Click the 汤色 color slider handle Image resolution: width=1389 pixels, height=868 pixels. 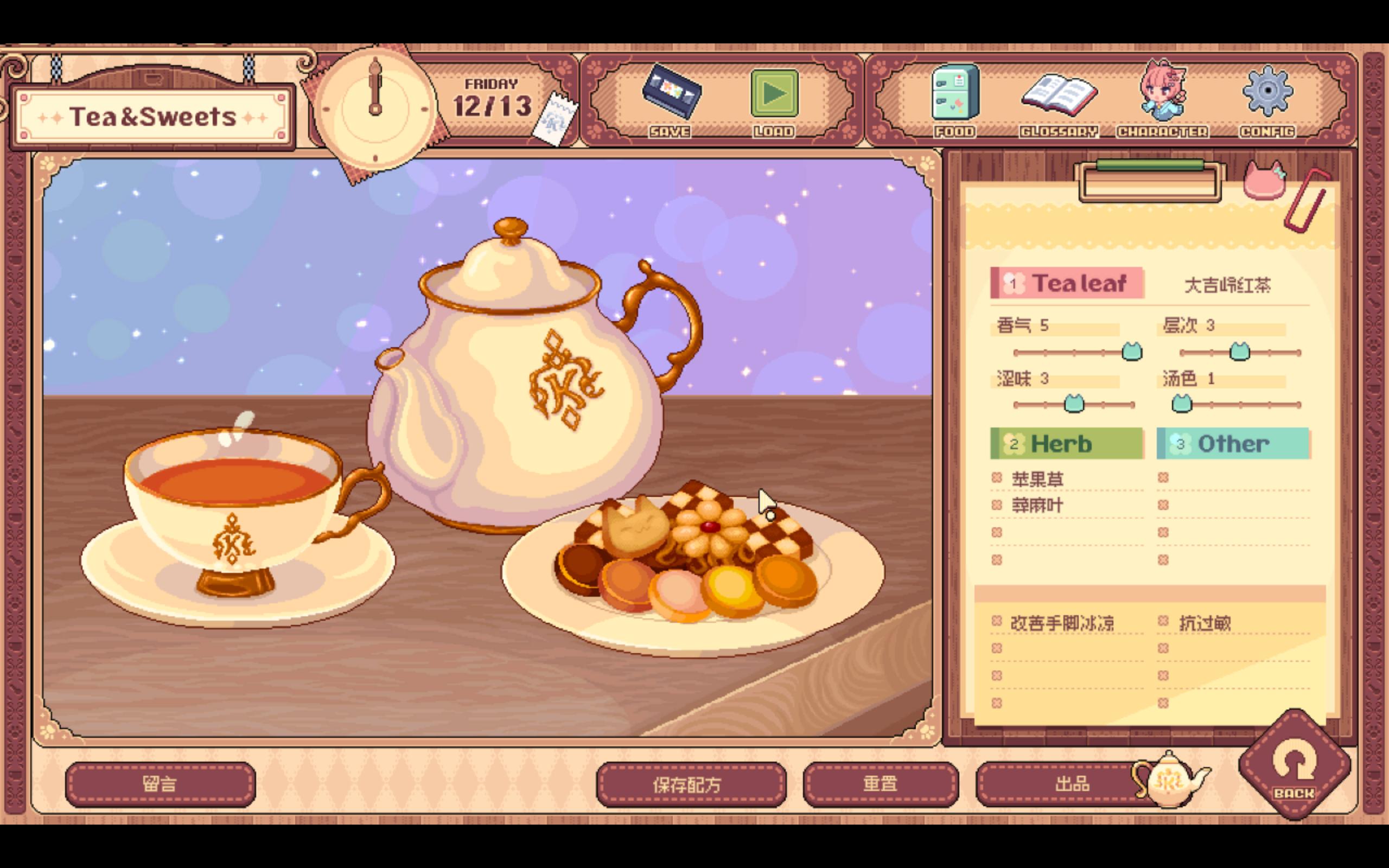point(1181,404)
